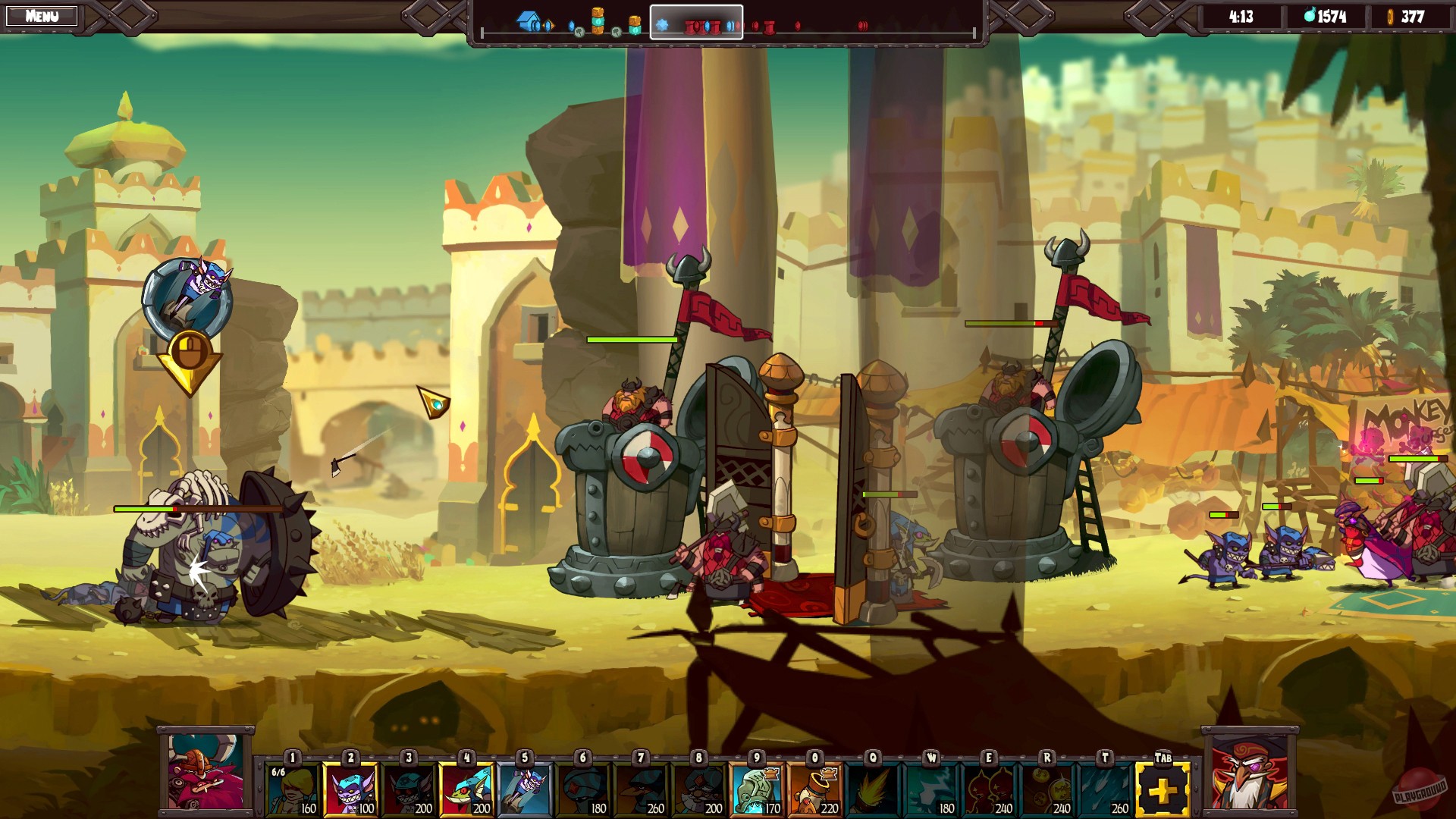This screenshot has height=819, width=1456.
Task: Open the Menu
Action: (42, 14)
